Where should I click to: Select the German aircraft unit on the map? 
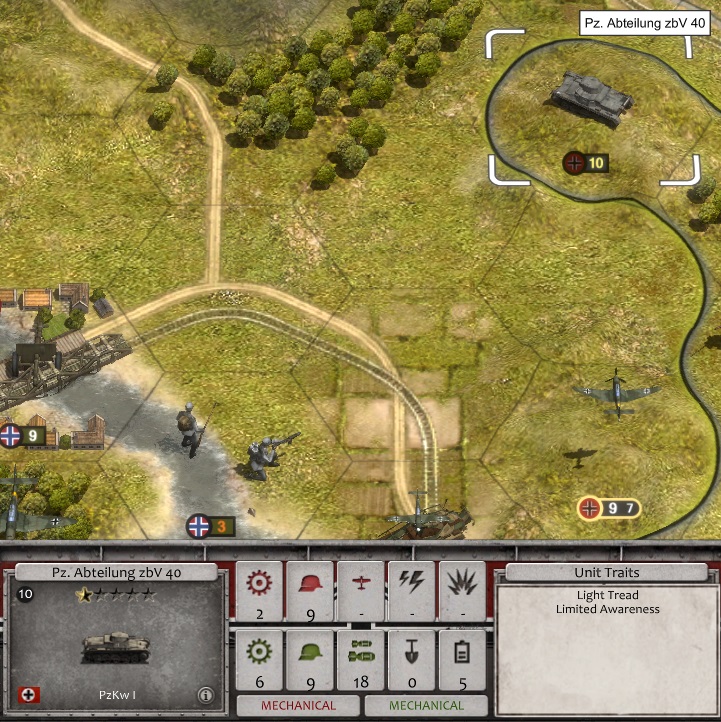[616, 393]
